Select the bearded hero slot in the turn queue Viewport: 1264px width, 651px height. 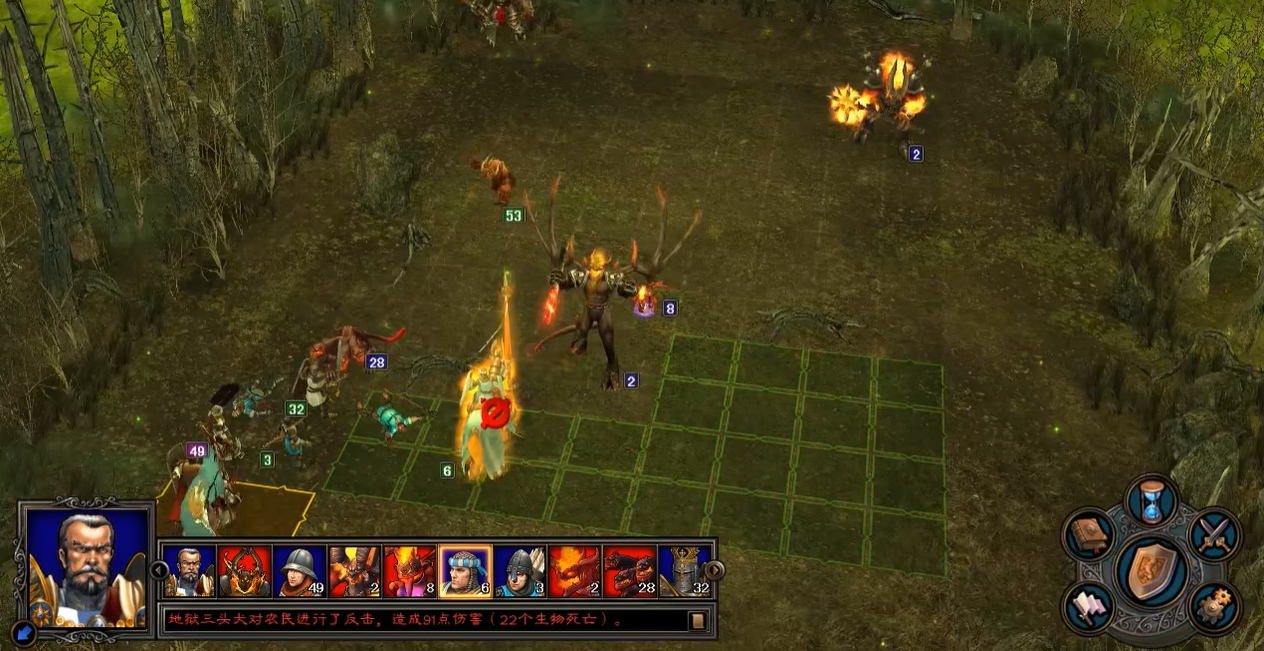point(189,571)
